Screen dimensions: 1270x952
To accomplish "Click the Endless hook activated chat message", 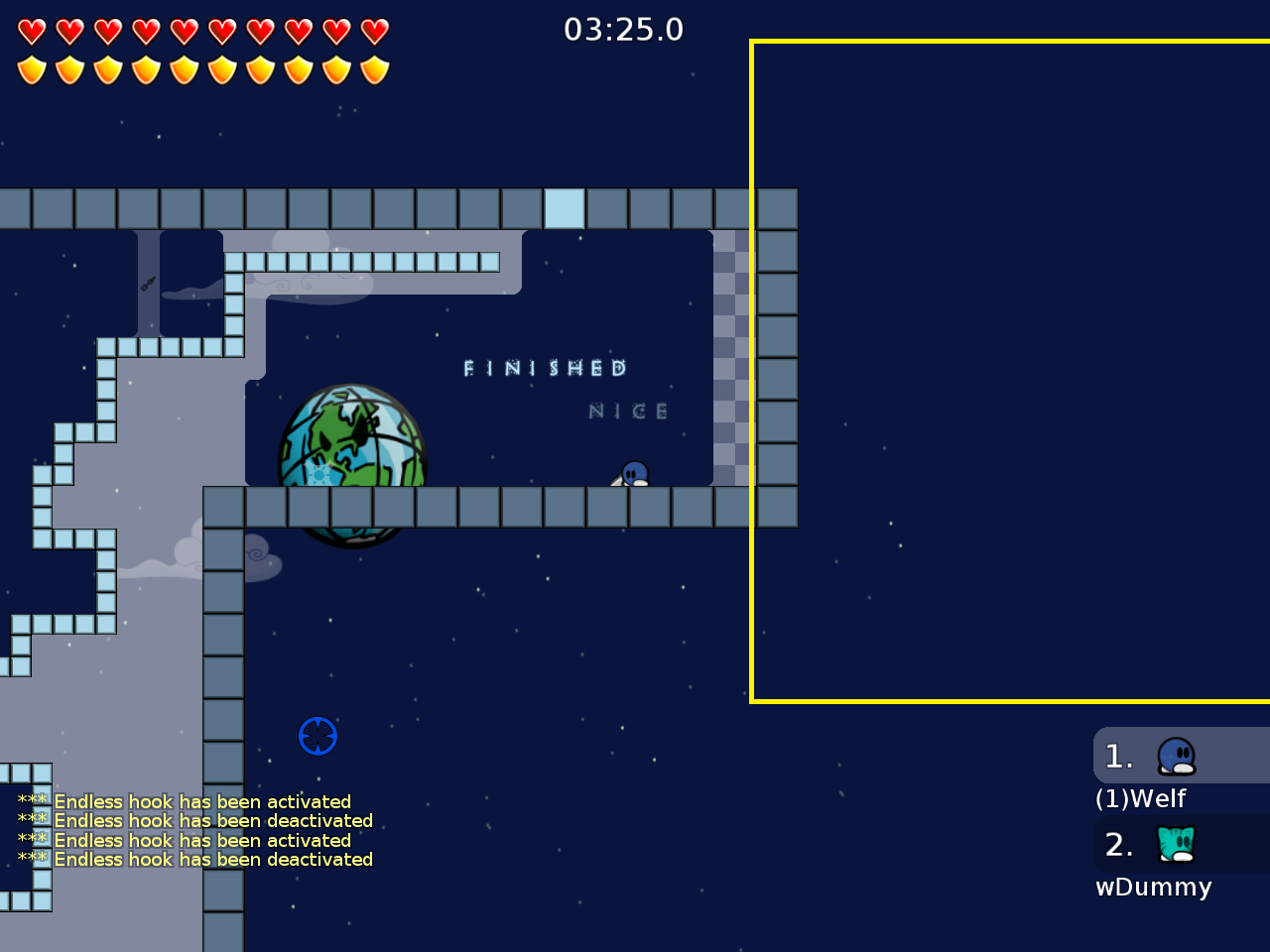I will pos(201,801).
